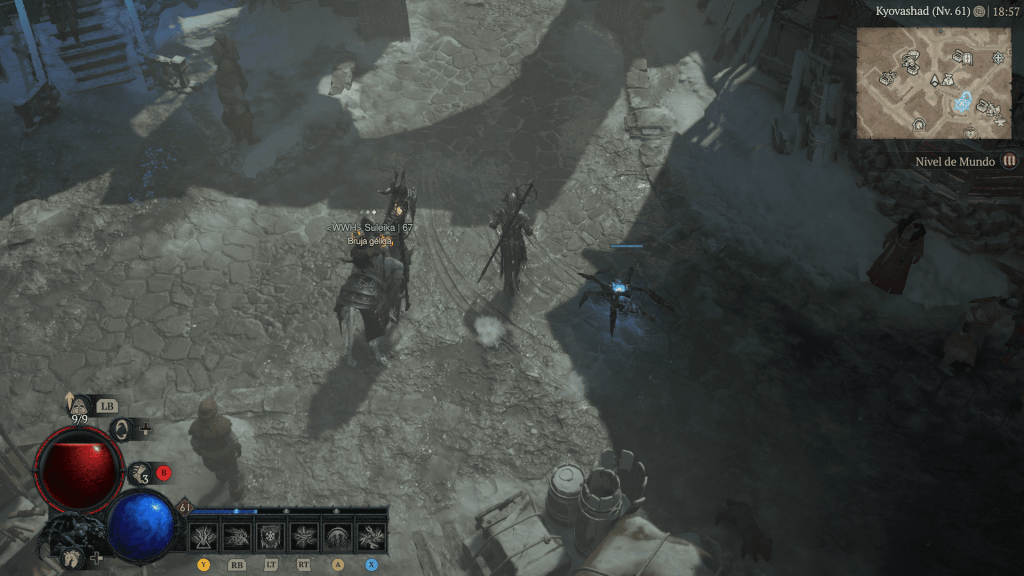Open the Nivel de Mundo tier icon

click(1009, 161)
